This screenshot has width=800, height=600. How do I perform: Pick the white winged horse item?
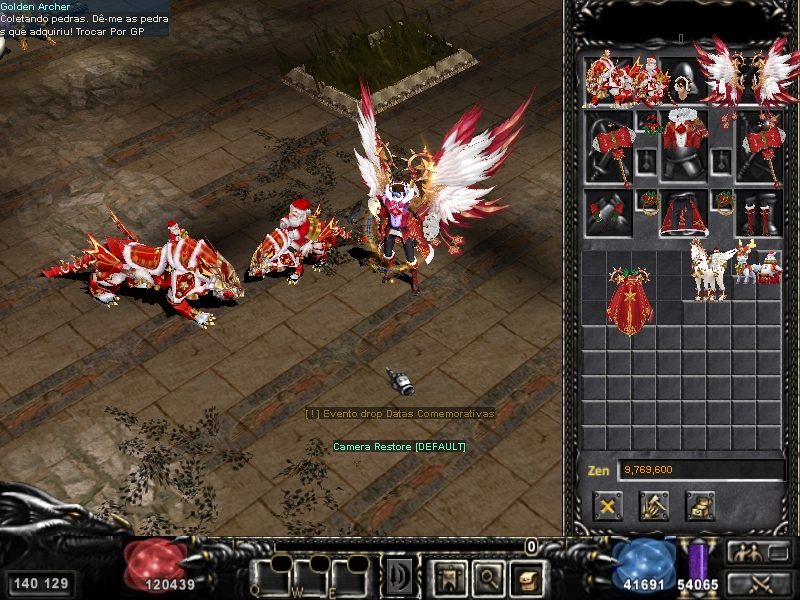[x=710, y=270]
